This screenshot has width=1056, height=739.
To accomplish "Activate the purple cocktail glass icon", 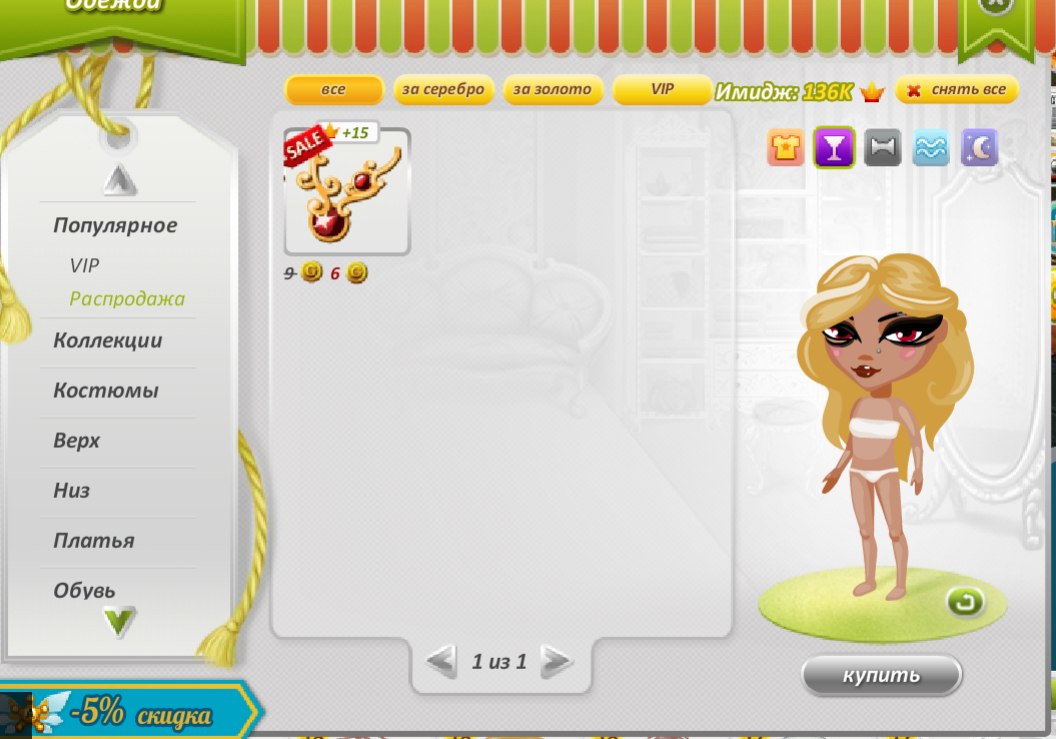I will click(834, 149).
